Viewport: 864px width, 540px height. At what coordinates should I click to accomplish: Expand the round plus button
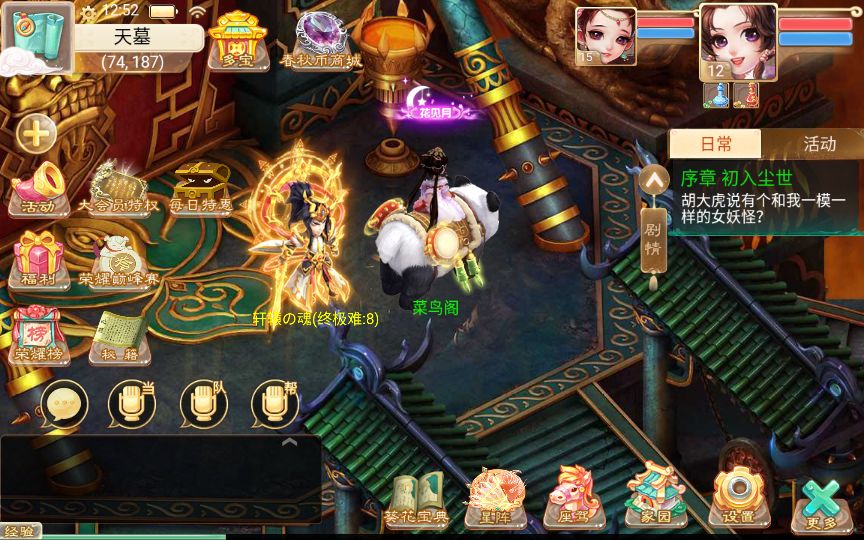coord(37,133)
